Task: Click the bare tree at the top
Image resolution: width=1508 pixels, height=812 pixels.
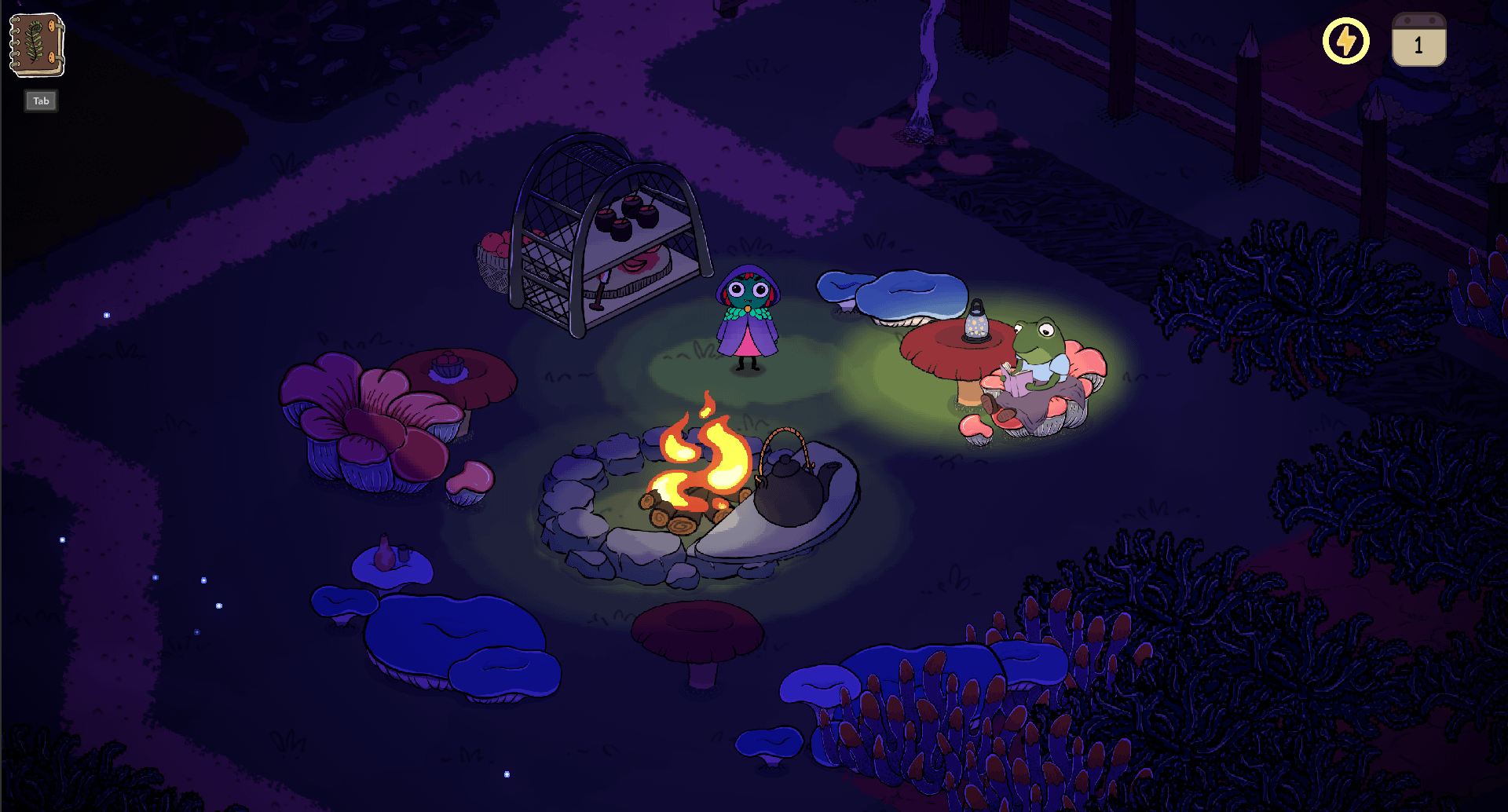Action: pyautogui.click(x=925, y=63)
